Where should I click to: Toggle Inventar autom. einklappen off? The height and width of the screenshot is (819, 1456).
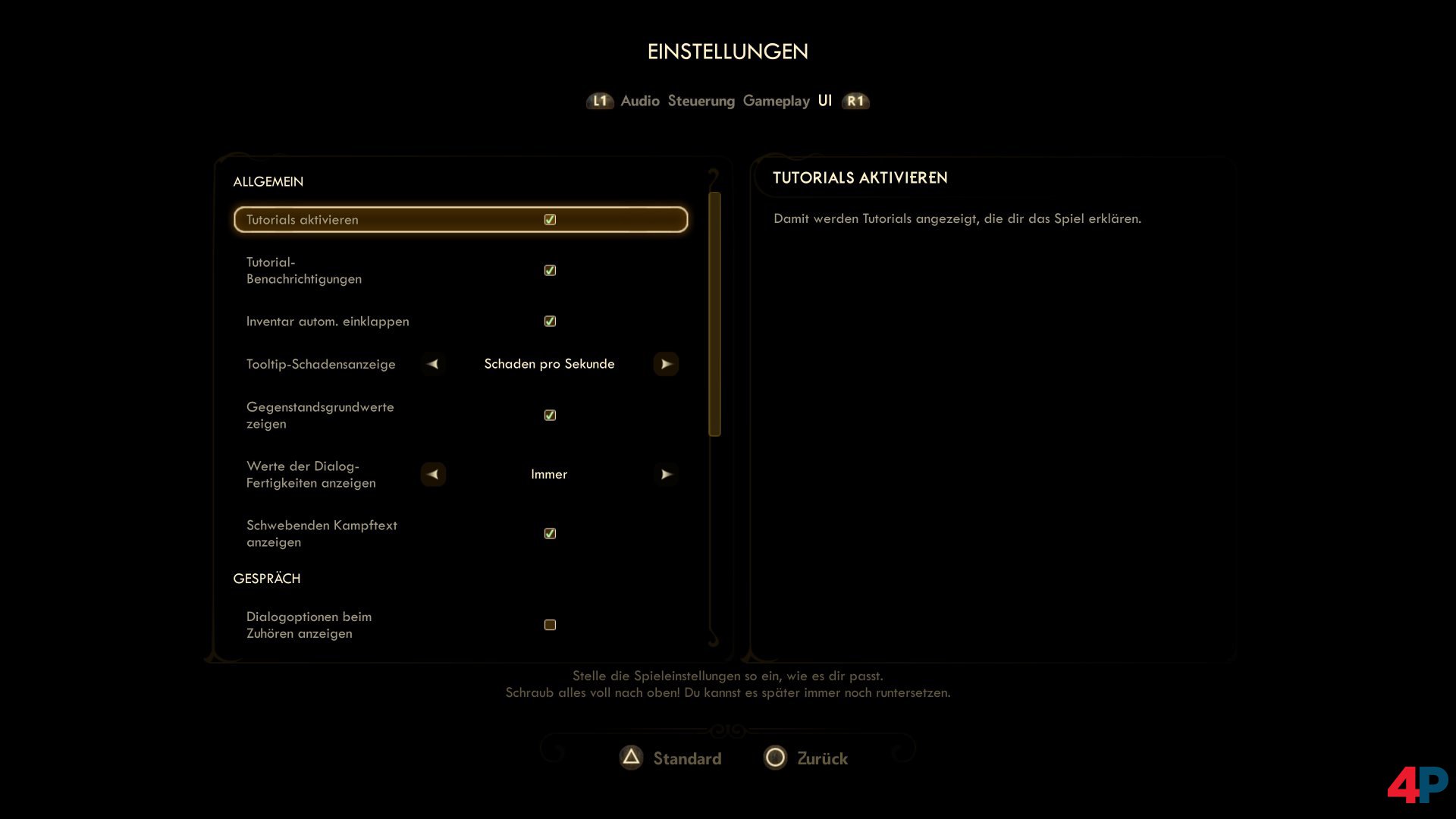550,321
